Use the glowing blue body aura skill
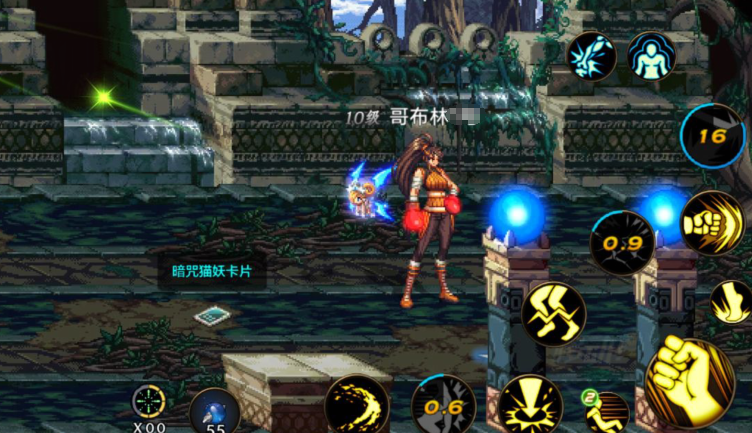752x433 pixels. pyautogui.click(x=651, y=56)
